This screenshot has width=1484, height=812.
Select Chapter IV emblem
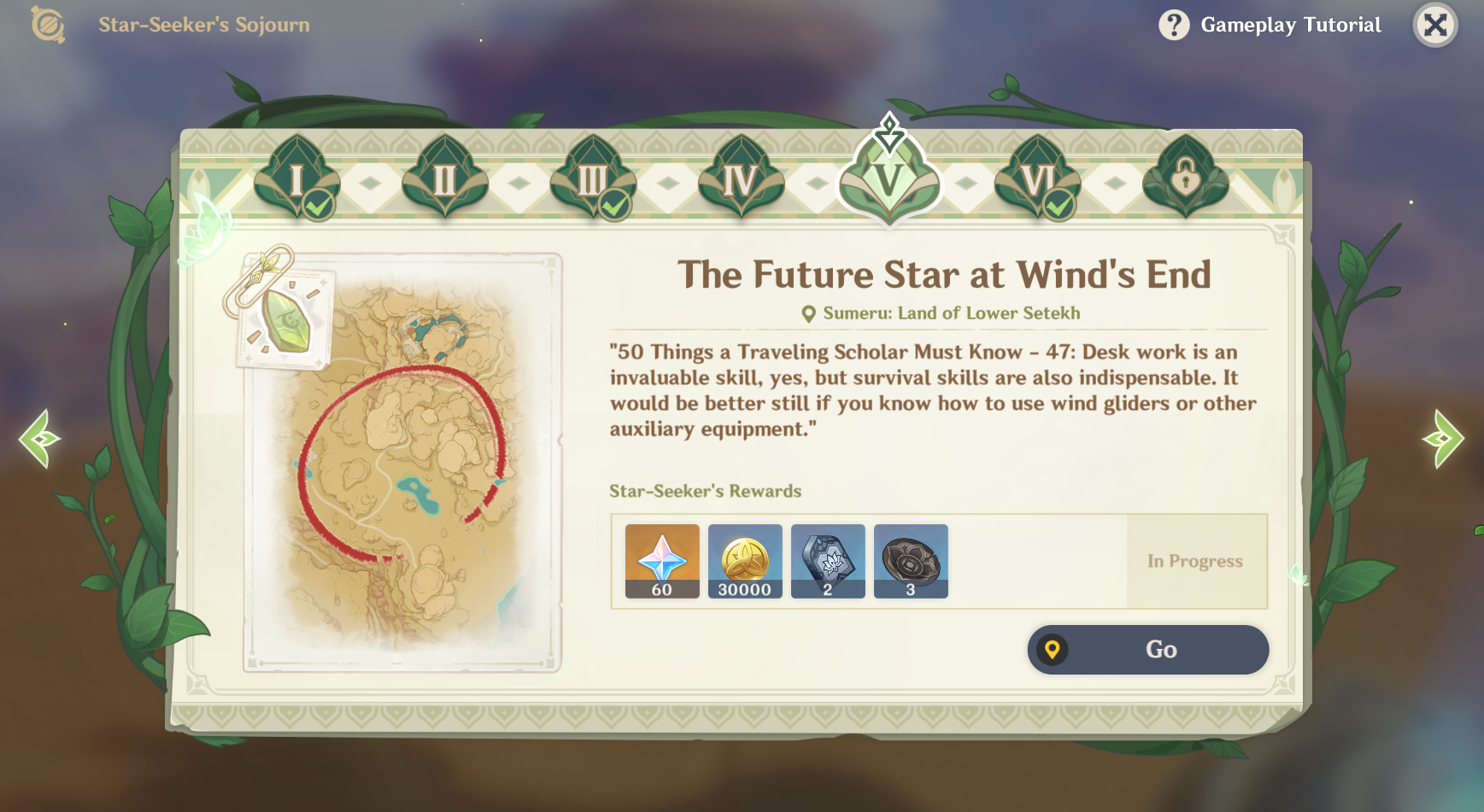coord(740,179)
